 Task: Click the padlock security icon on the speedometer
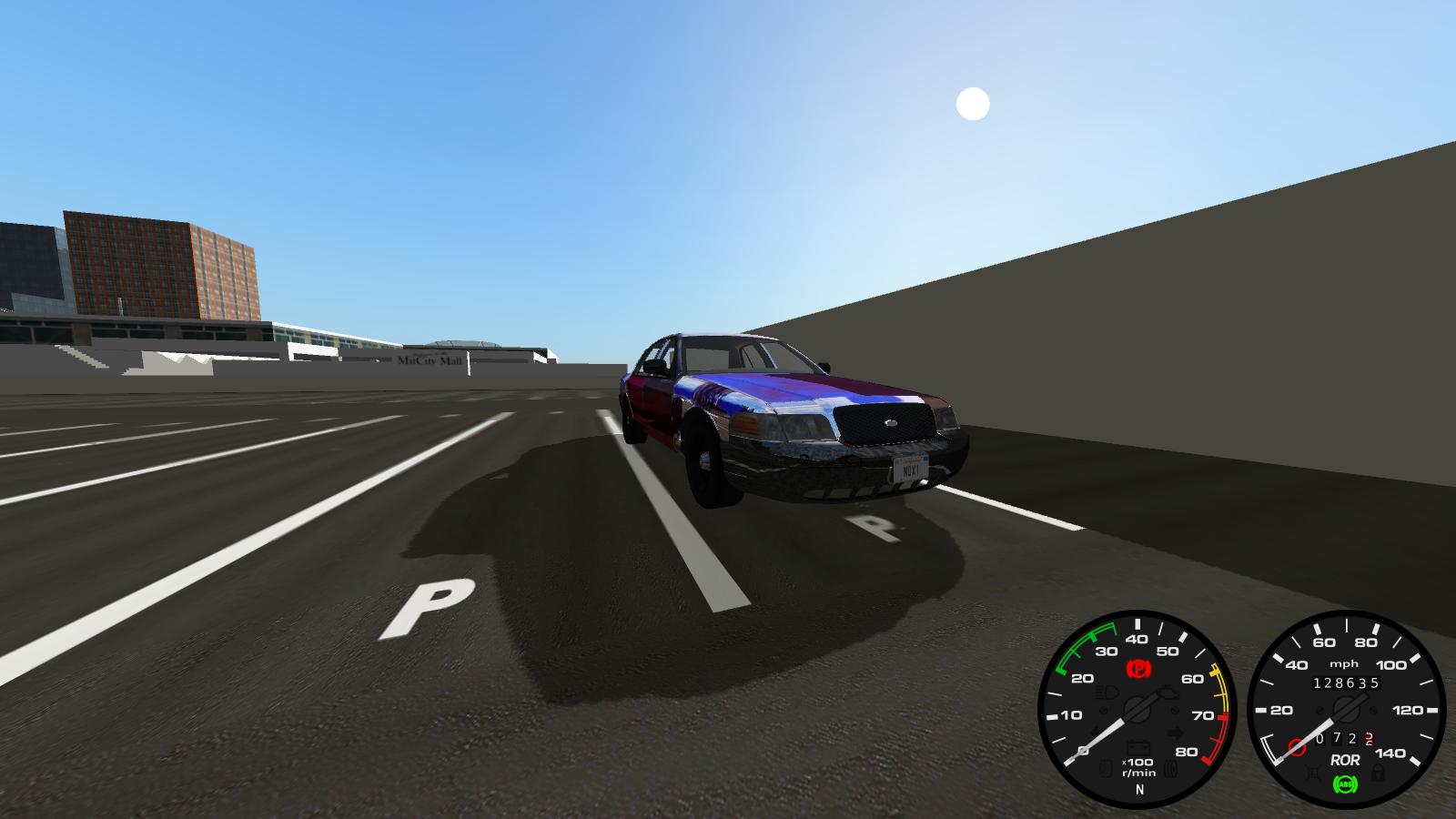(x=1380, y=774)
